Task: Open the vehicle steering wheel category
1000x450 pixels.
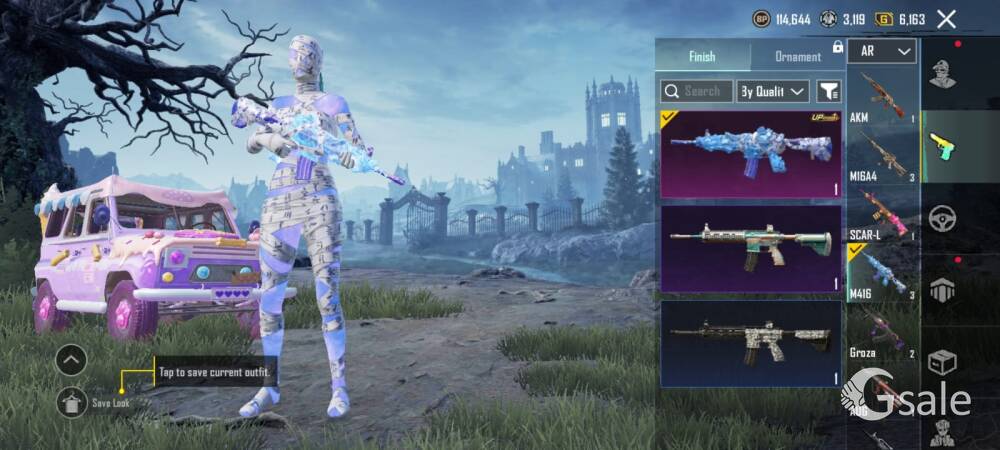Action: (942, 218)
